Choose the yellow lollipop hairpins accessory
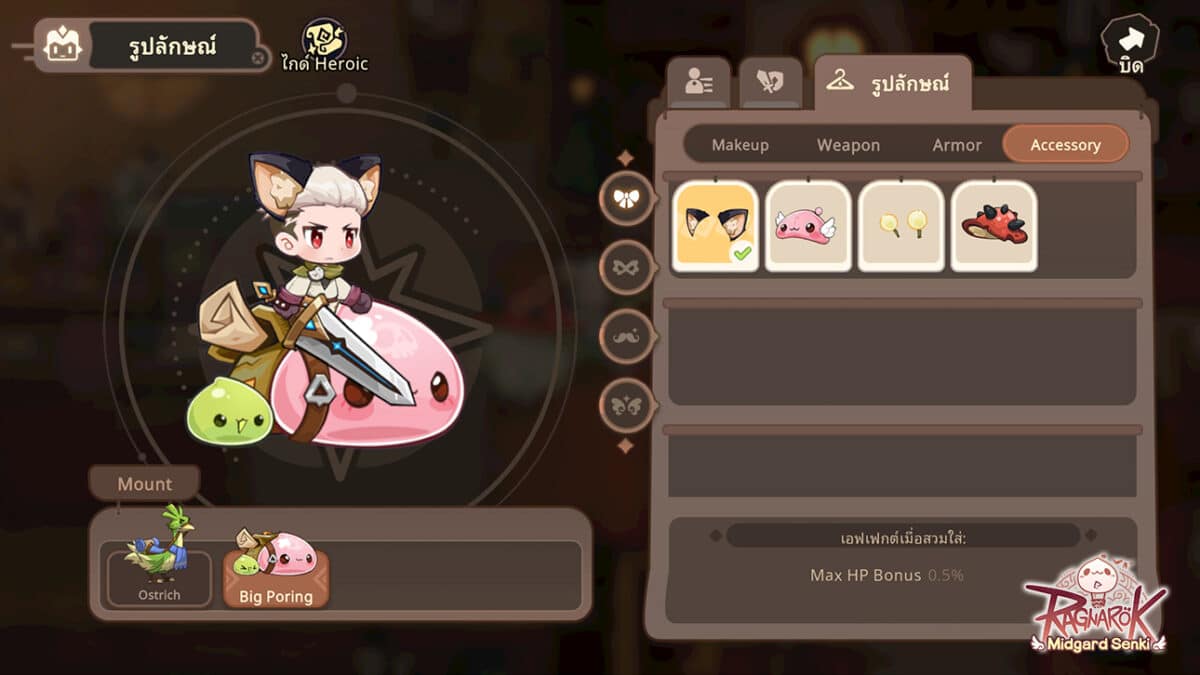 coord(901,226)
